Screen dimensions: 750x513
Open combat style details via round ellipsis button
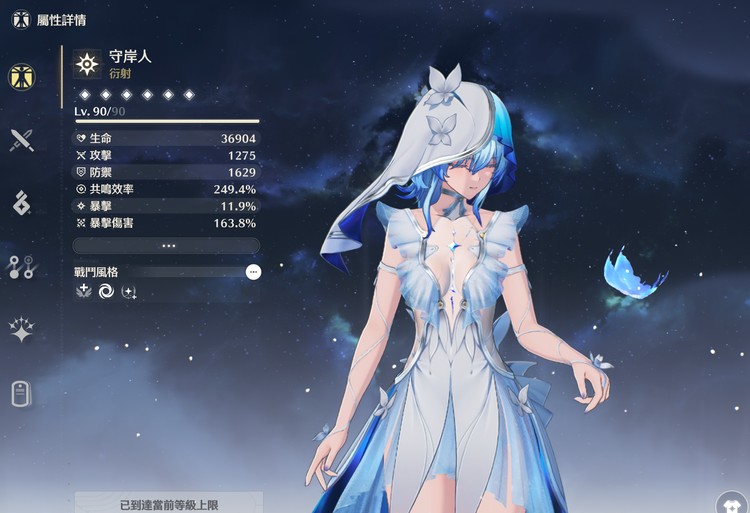point(253,271)
